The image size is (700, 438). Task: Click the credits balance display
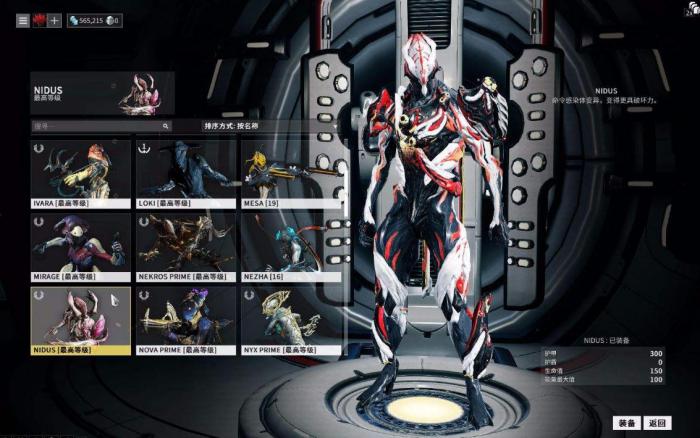[88, 20]
